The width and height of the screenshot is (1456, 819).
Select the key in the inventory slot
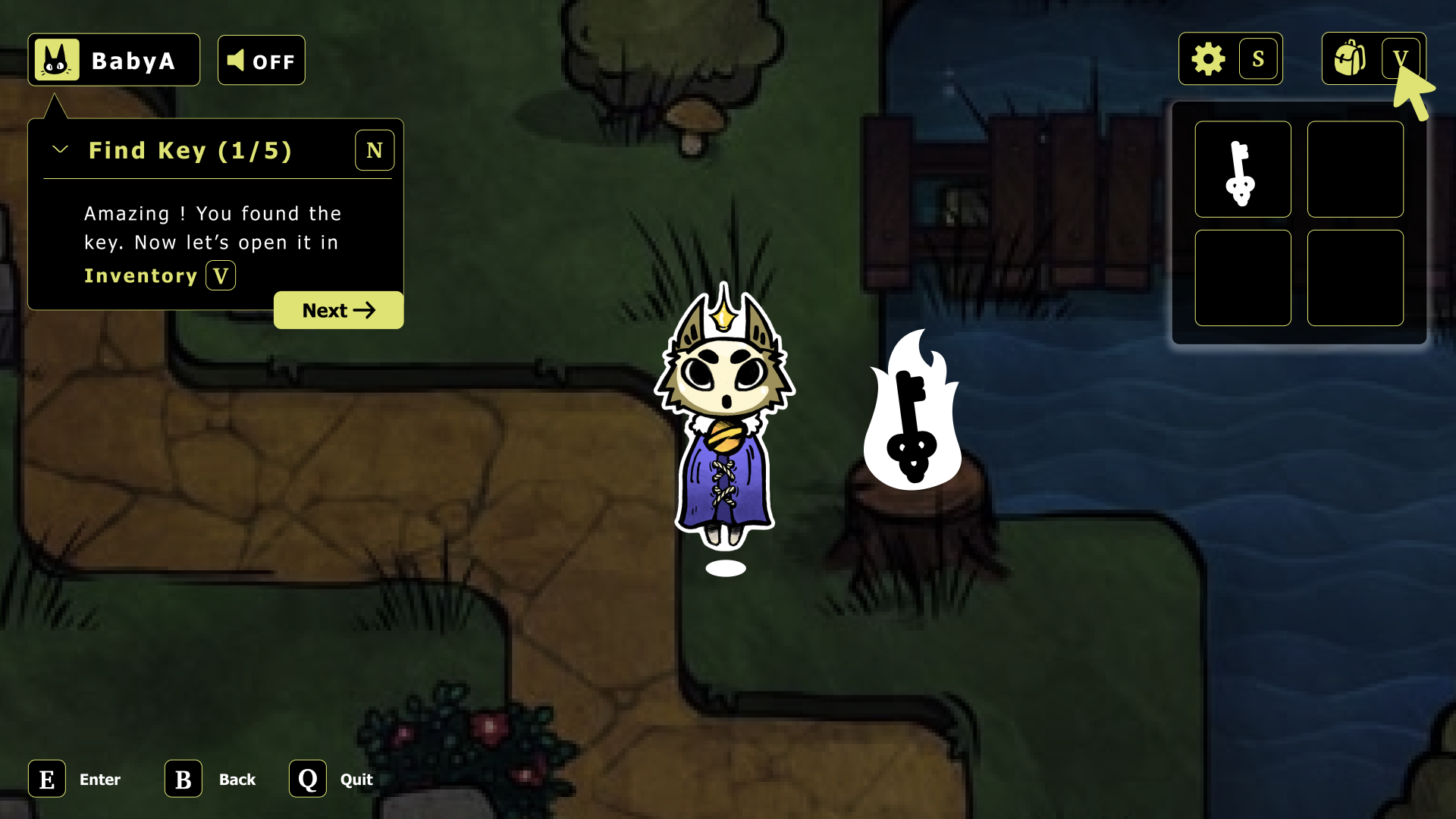click(x=1243, y=169)
